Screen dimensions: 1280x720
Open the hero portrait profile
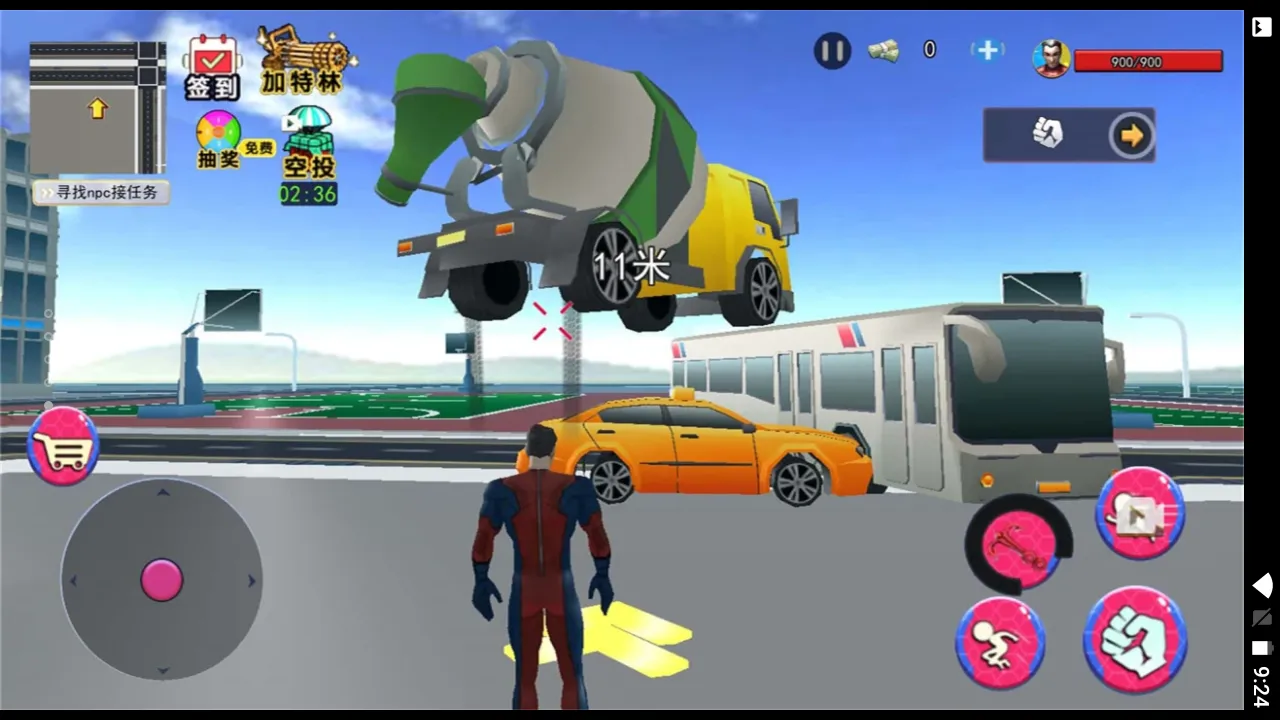point(1050,59)
